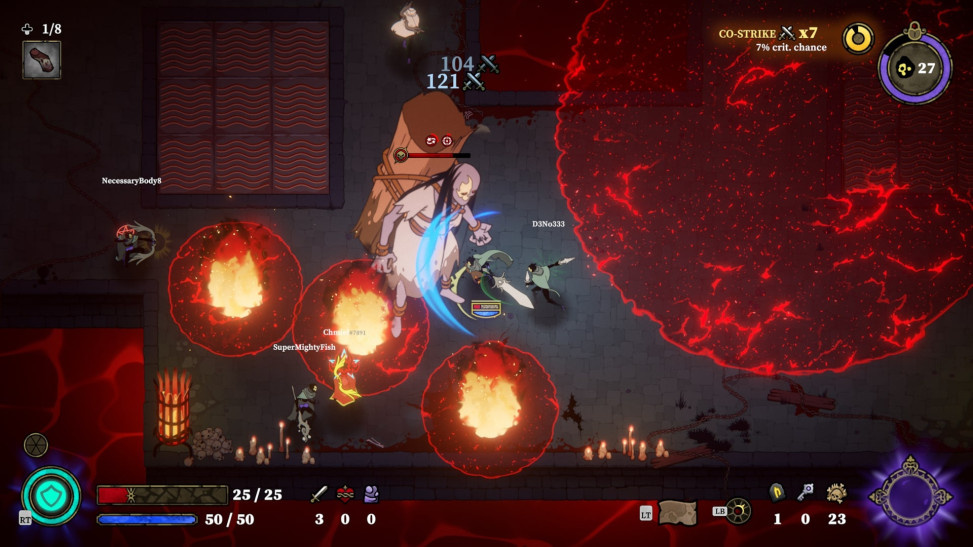Image resolution: width=973 pixels, height=547 pixels.
Task: Open the parchment map icon
Action: pos(677,512)
